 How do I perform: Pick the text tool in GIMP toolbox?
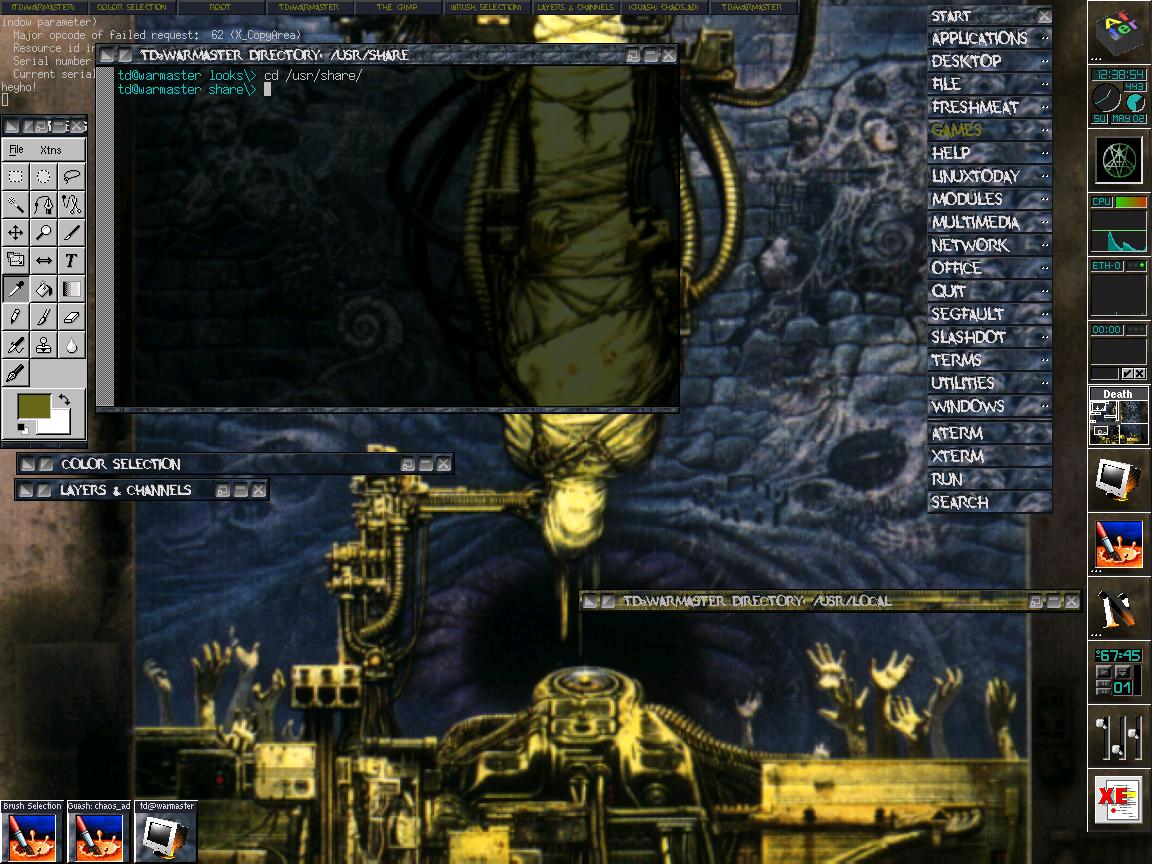click(71, 261)
